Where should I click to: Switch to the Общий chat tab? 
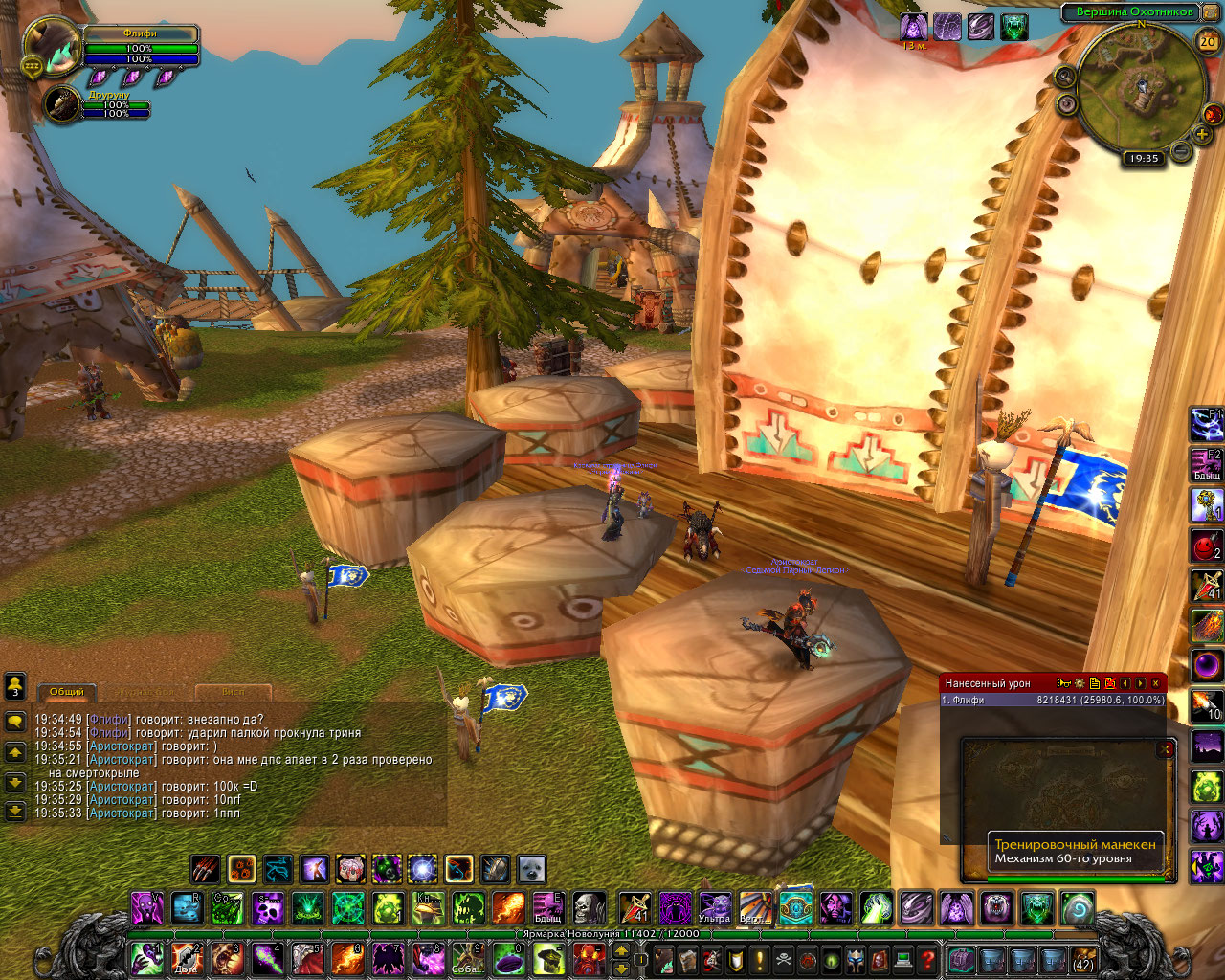pyautogui.click(x=66, y=691)
